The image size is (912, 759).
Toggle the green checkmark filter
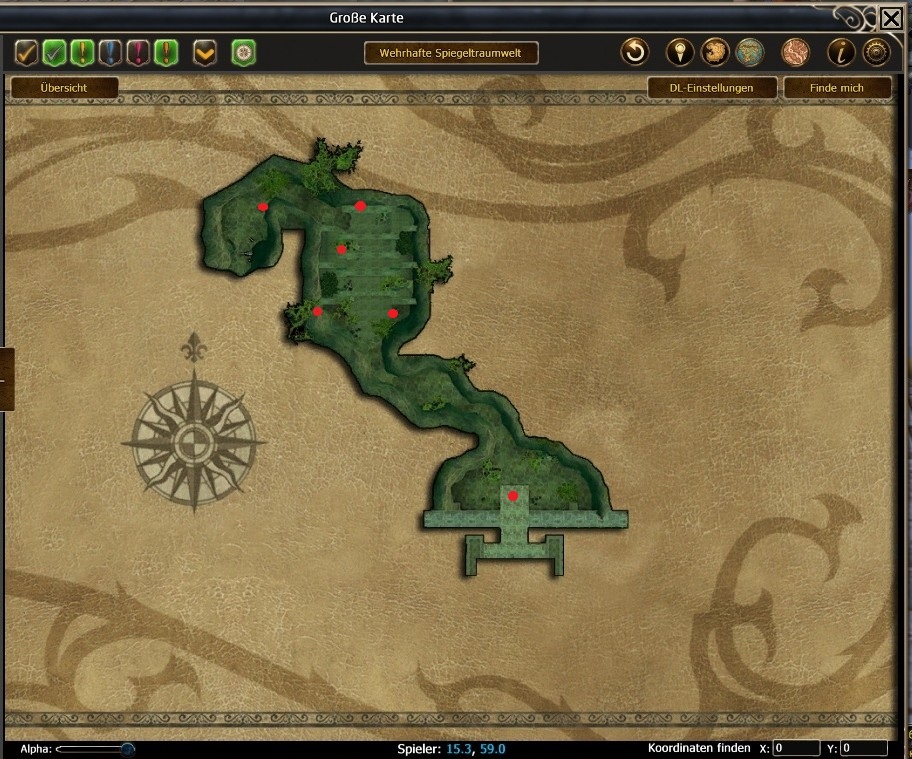(55, 52)
